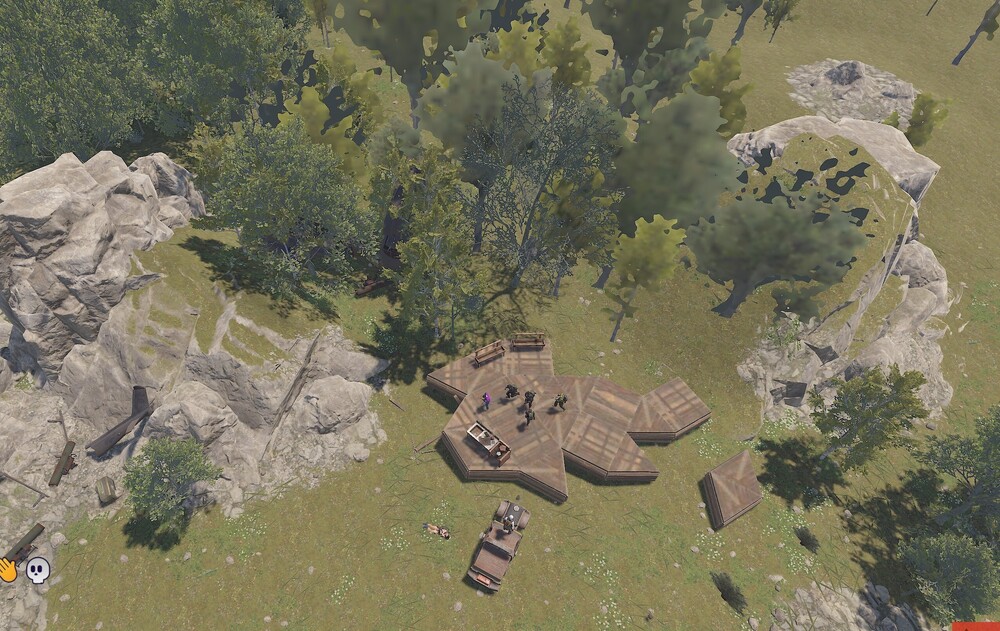Click the waving hand emoji icon
1000x631 pixels.
point(8,570)
